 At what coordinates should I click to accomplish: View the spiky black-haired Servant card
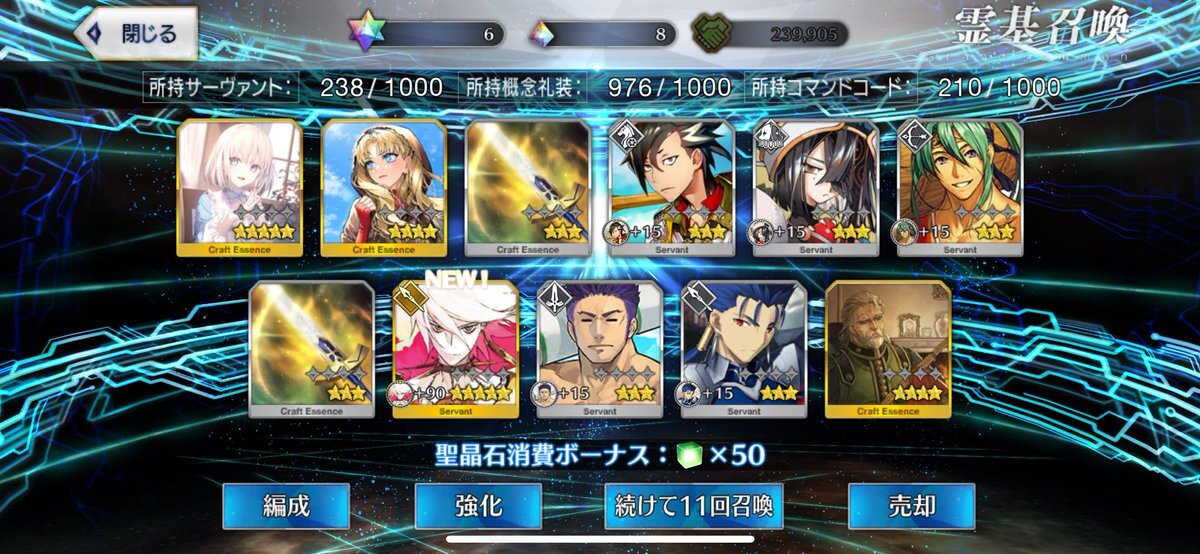tap(672, 187)
